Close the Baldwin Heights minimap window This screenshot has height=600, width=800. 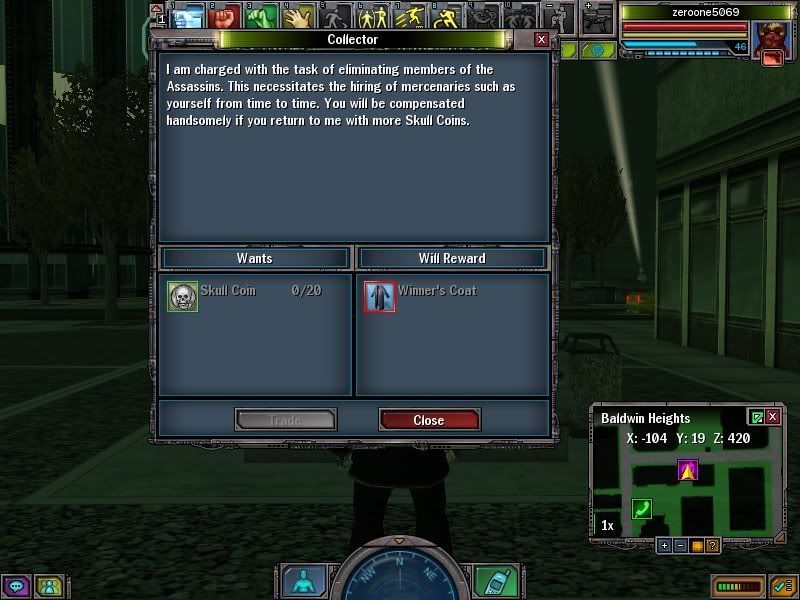click(772, 417)
